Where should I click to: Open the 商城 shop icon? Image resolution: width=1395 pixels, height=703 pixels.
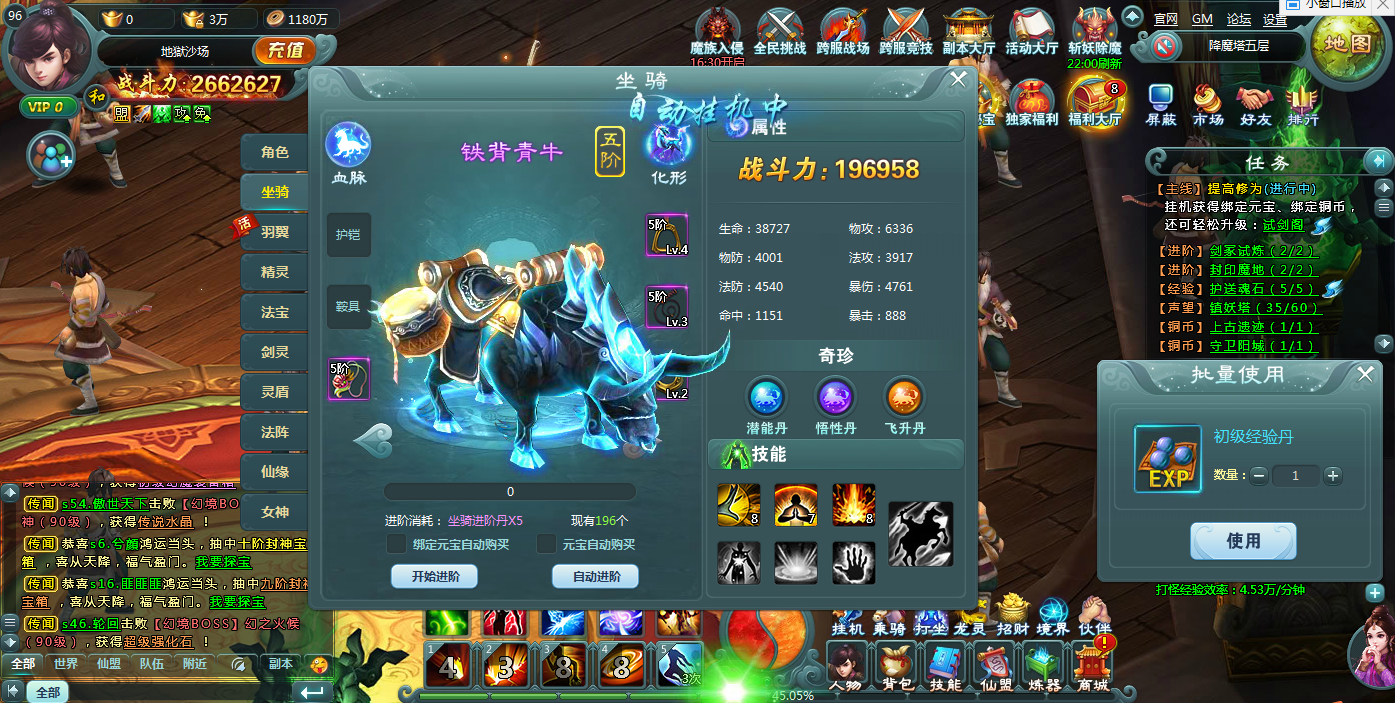pos(1093,665)
